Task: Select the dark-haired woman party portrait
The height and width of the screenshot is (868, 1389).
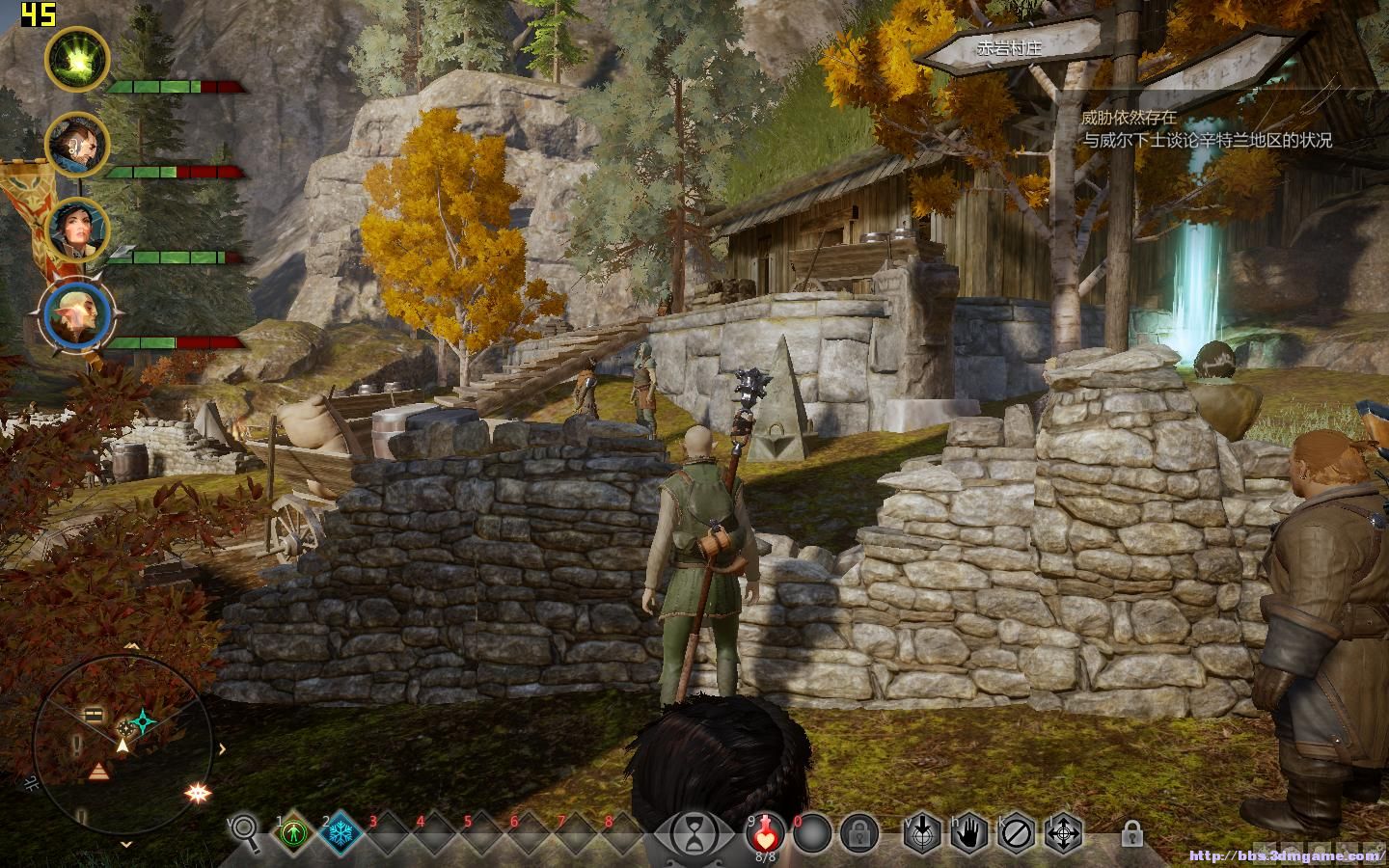Action: 76,230
